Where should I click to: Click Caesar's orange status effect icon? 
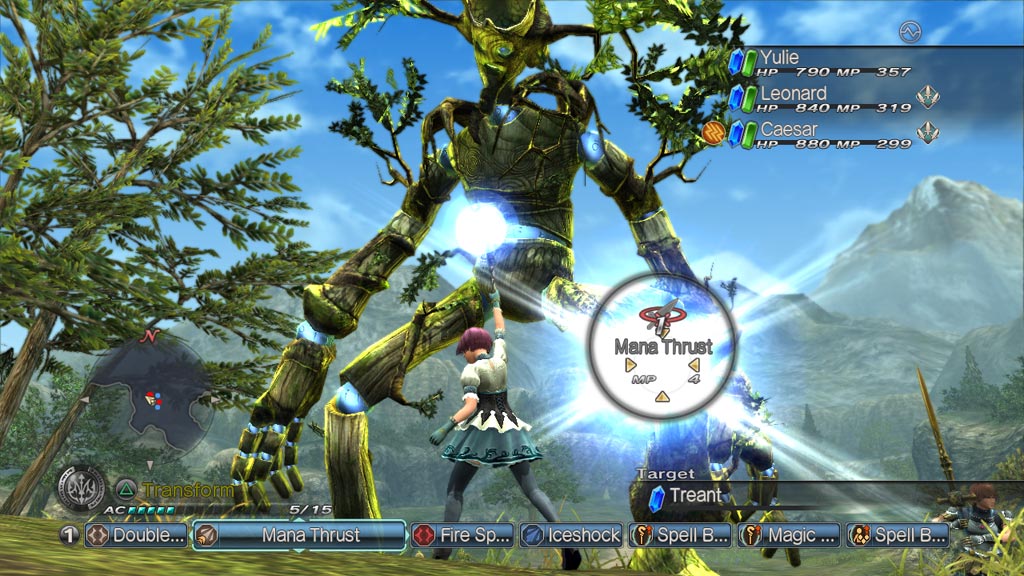click(x=713, y=133)
